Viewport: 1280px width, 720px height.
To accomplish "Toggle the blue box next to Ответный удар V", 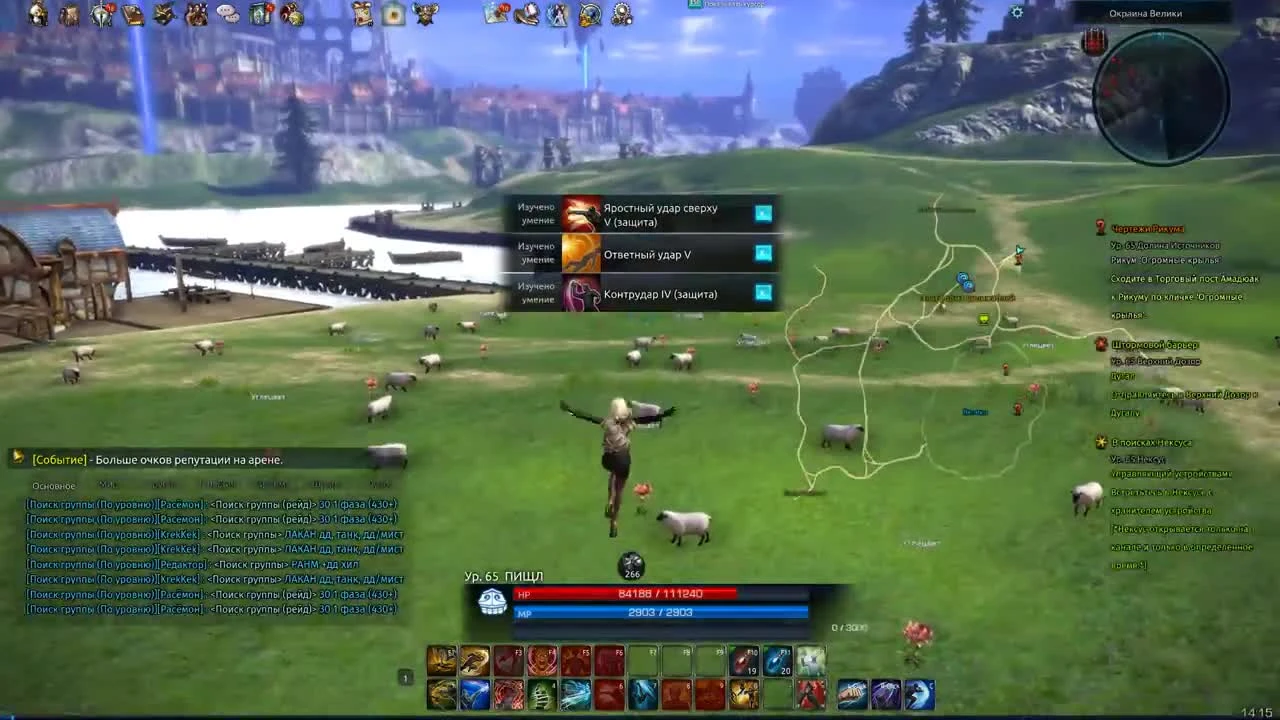I will coord(763,254).
